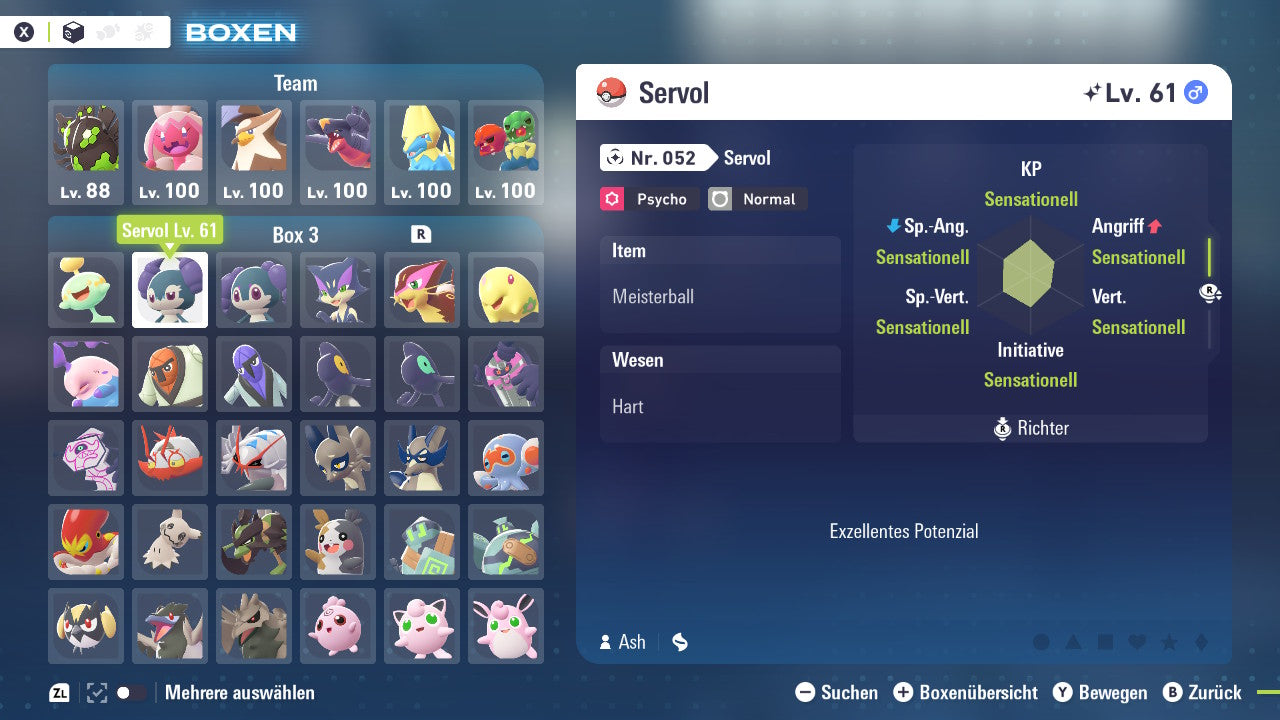Select the Psycho type badge
Viewport: 1280px width, 720px height.
click(x=648, y=199)
